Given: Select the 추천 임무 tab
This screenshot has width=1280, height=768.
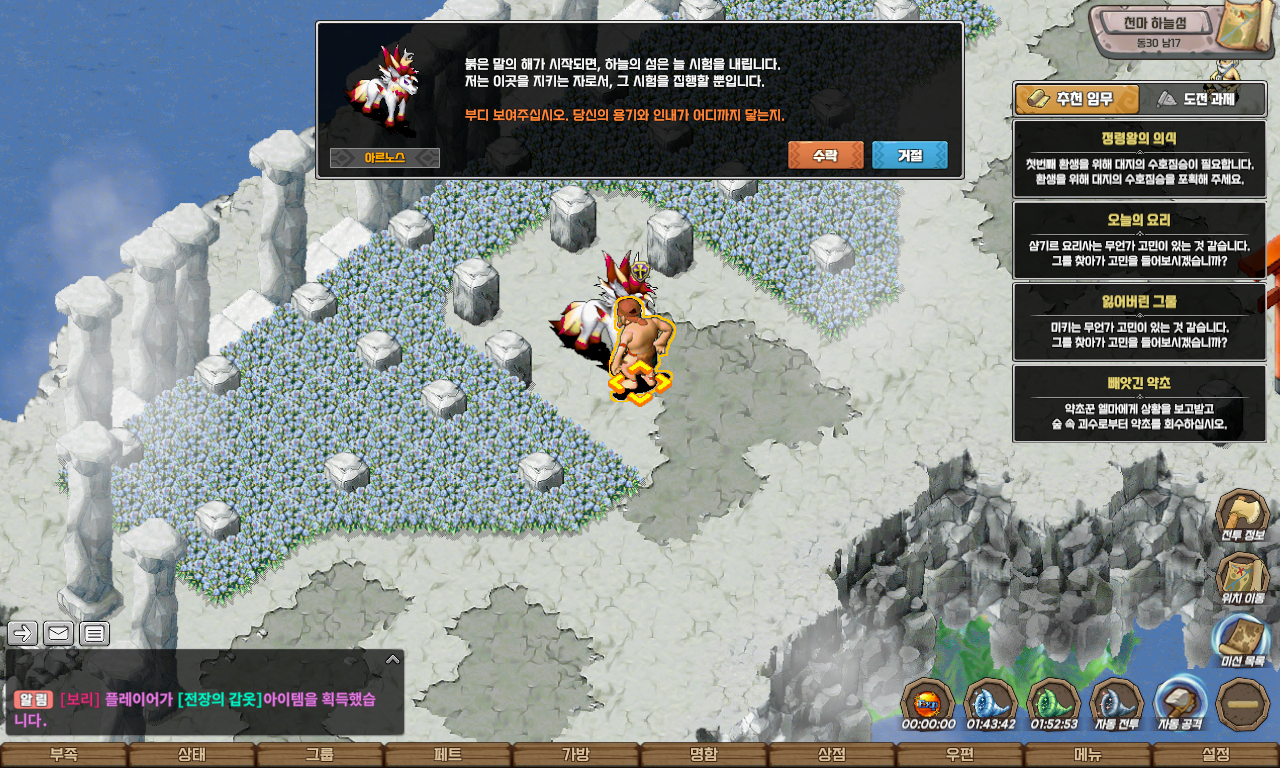Looking at the screenshot, I should [x=1077, y=99].
